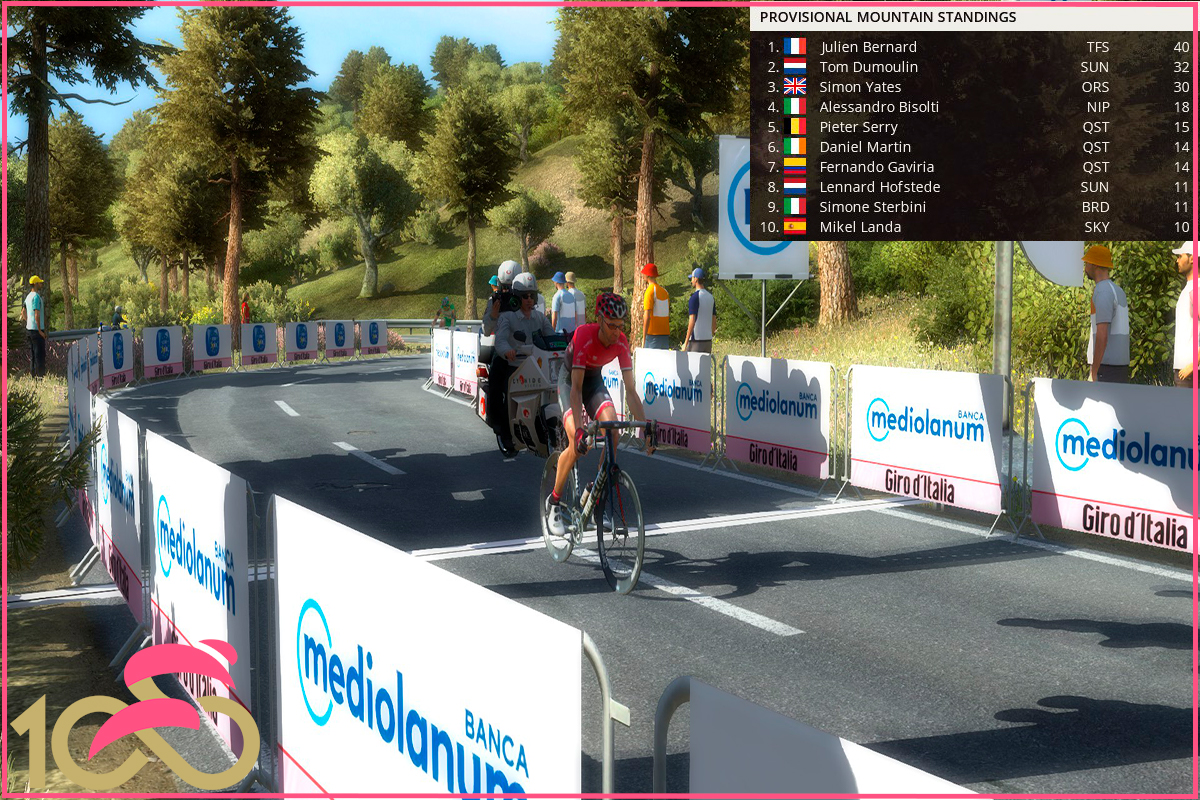Select Lennard Hofstede's row

click(879, 187)
